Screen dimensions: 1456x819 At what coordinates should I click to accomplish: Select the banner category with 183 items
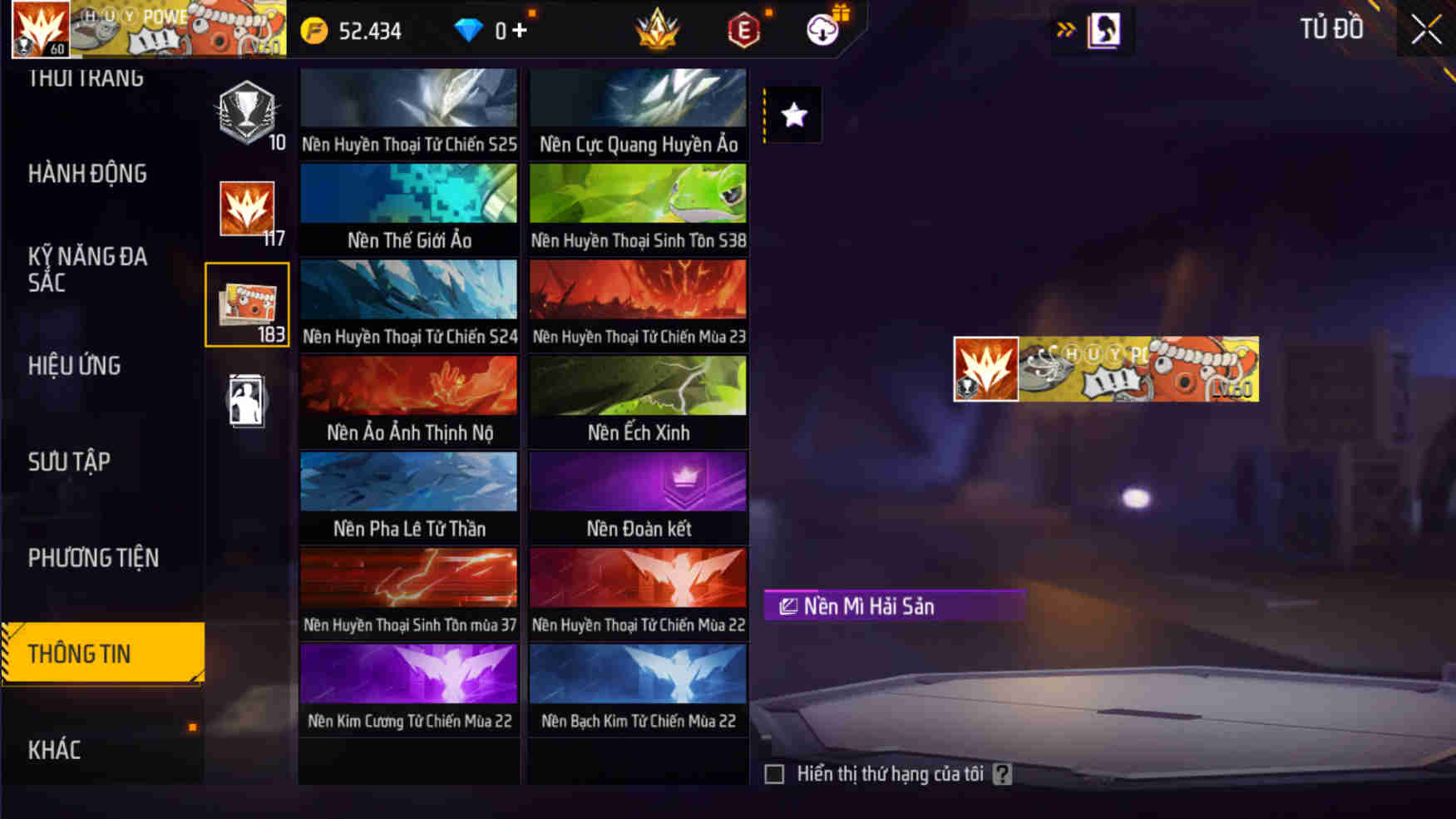pyautogui.click(x=247, y=303)
